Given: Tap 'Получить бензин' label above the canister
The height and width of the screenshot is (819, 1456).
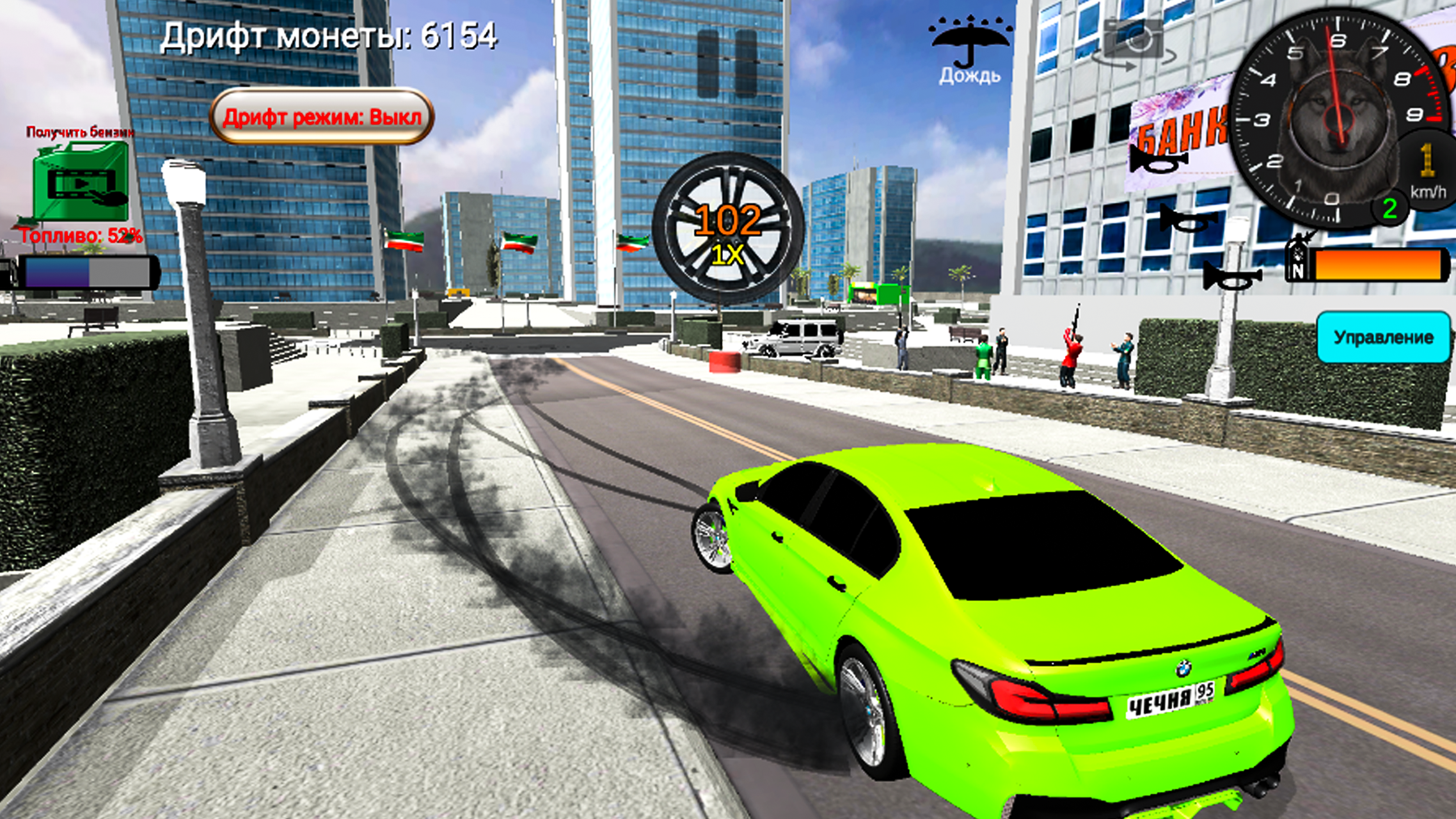Looking at the screenshot, I should point(78,133).
